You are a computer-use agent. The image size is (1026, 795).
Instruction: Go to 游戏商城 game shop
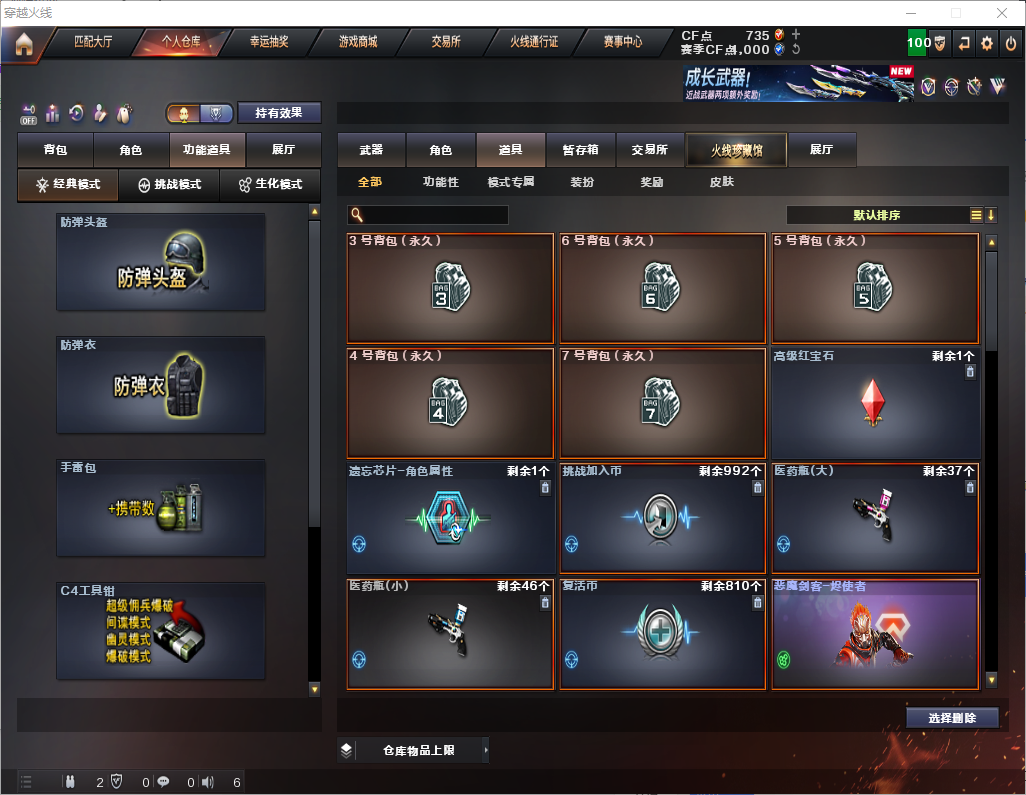pos(358,42)
